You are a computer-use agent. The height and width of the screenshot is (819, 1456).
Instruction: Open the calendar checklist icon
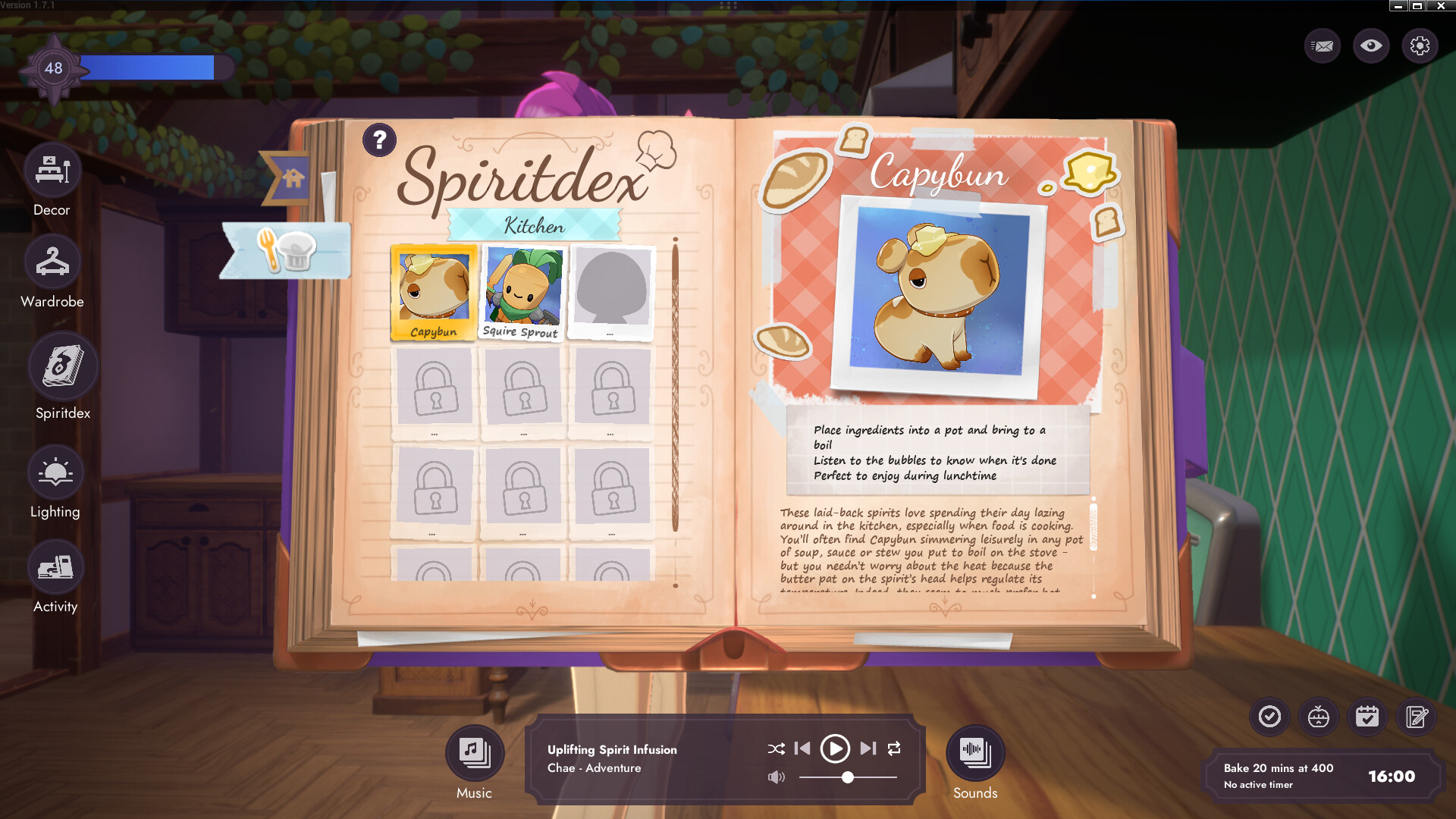pos(1367,717)
